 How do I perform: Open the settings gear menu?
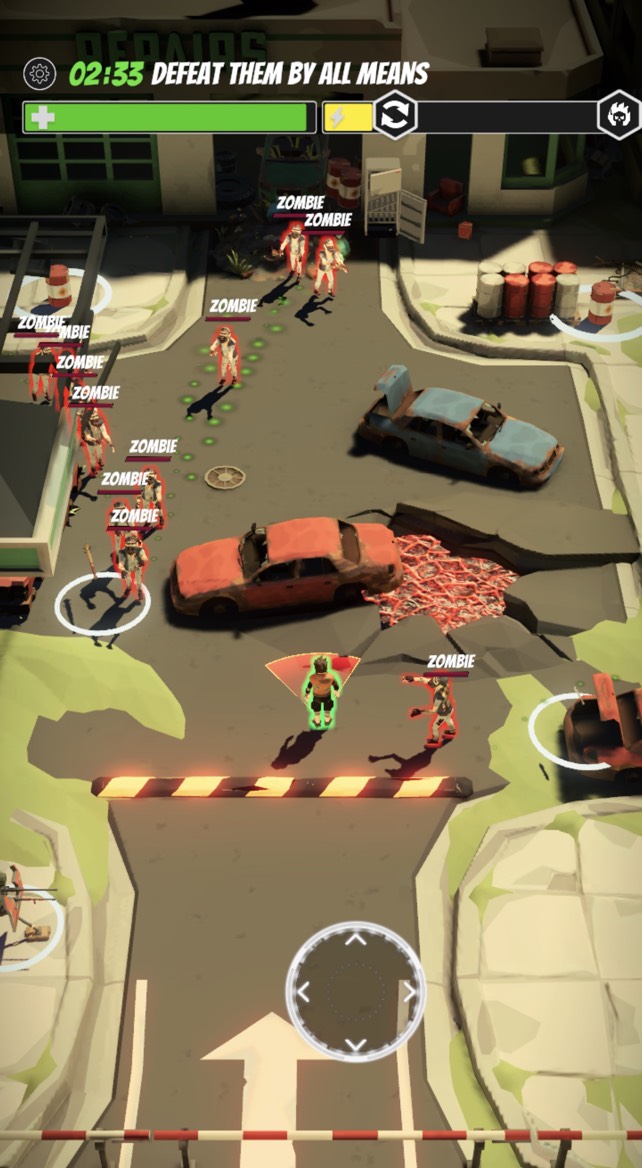(x=40, y=73)
